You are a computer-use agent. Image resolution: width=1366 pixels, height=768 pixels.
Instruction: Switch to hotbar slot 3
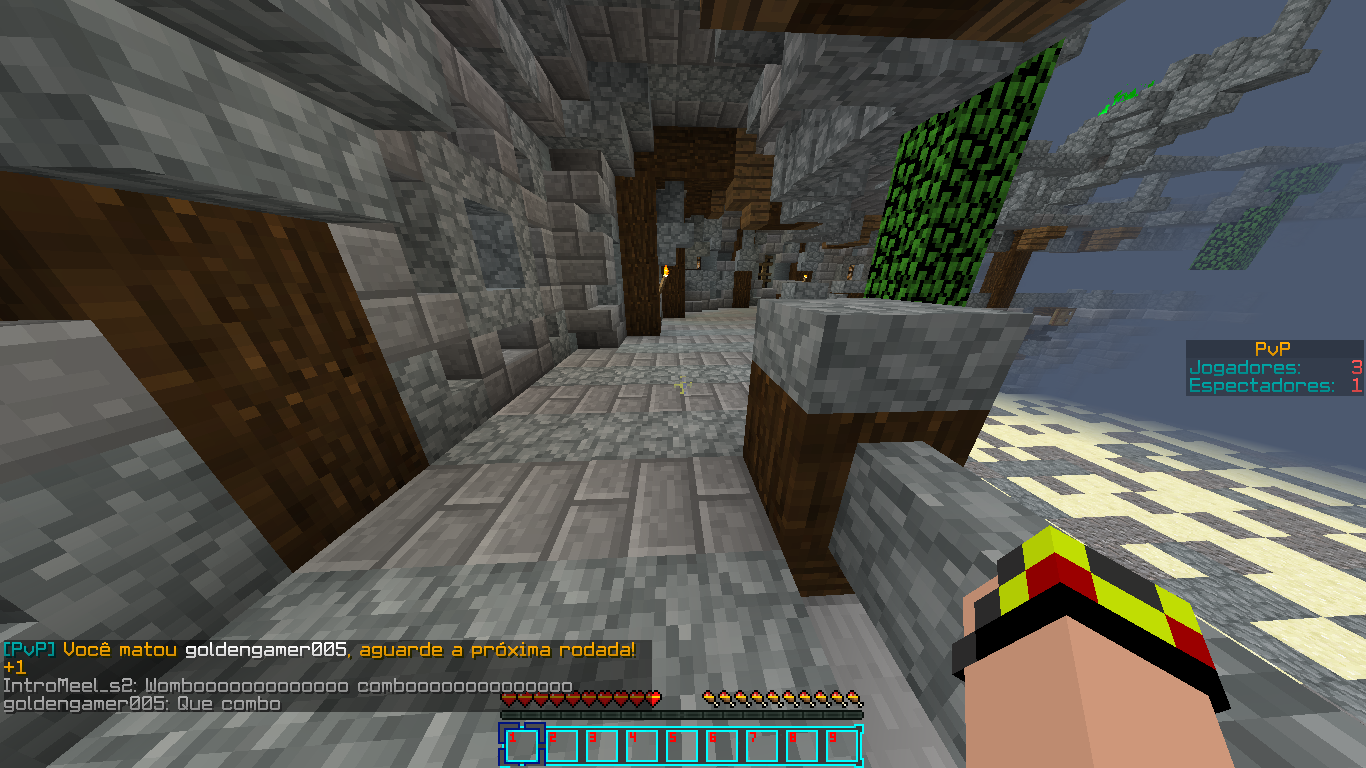click(x=601, y=745)
